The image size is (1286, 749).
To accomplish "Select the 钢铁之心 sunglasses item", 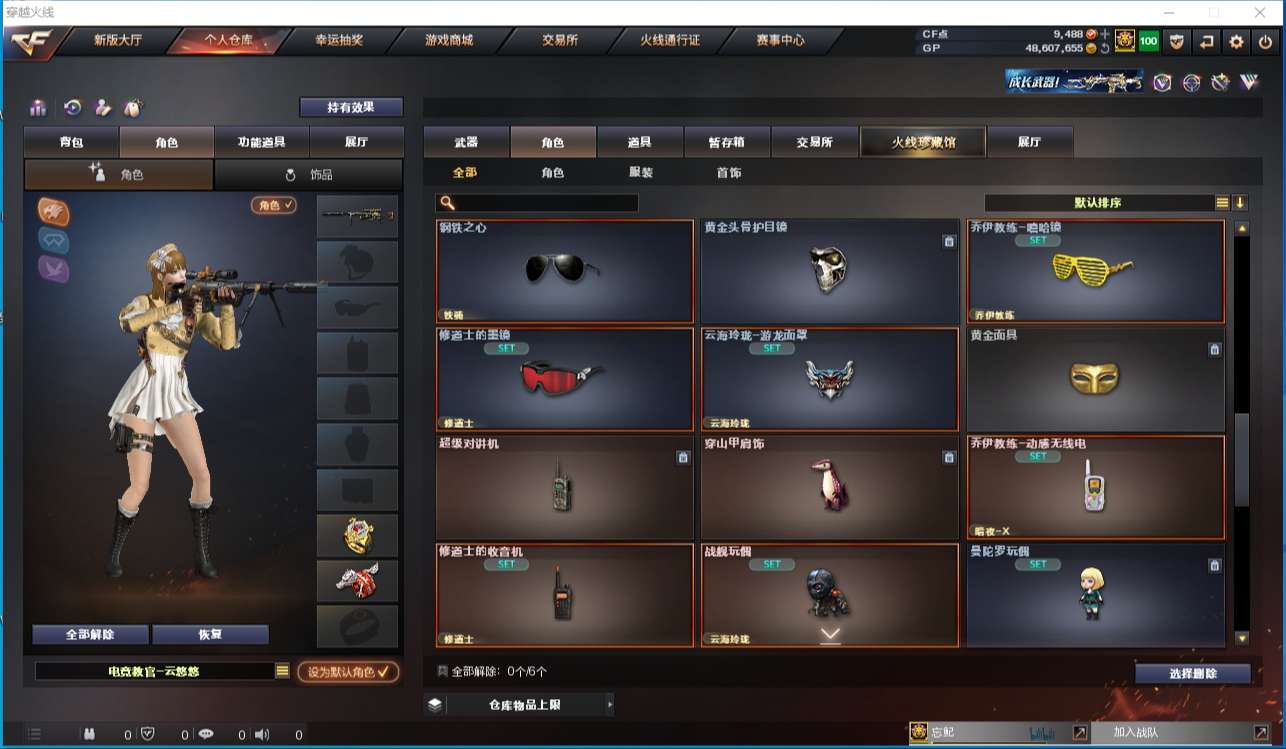I will point(564,270).
